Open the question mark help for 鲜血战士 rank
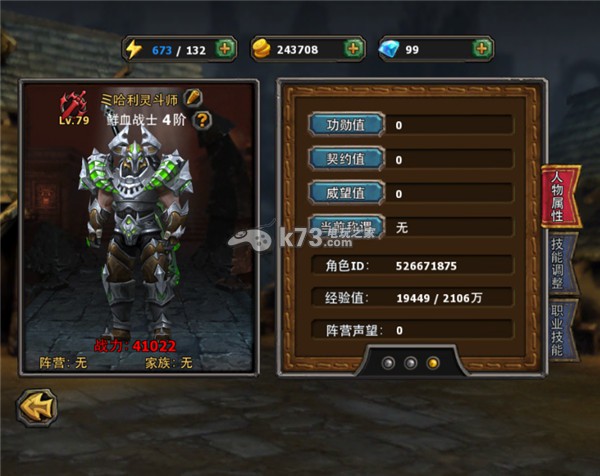Viewport: 600px width, 476px height. pyautogui.click(x=203, y=120)
